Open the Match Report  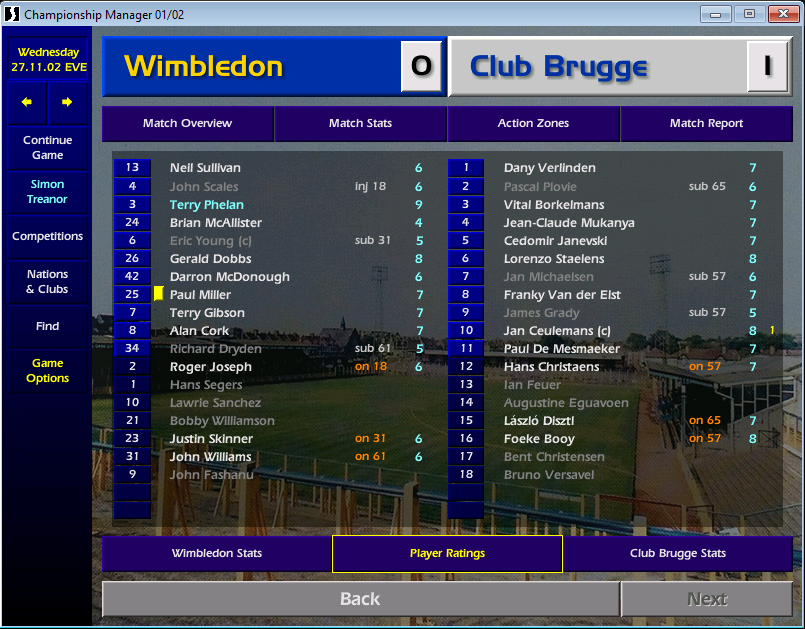coord(706,124)
